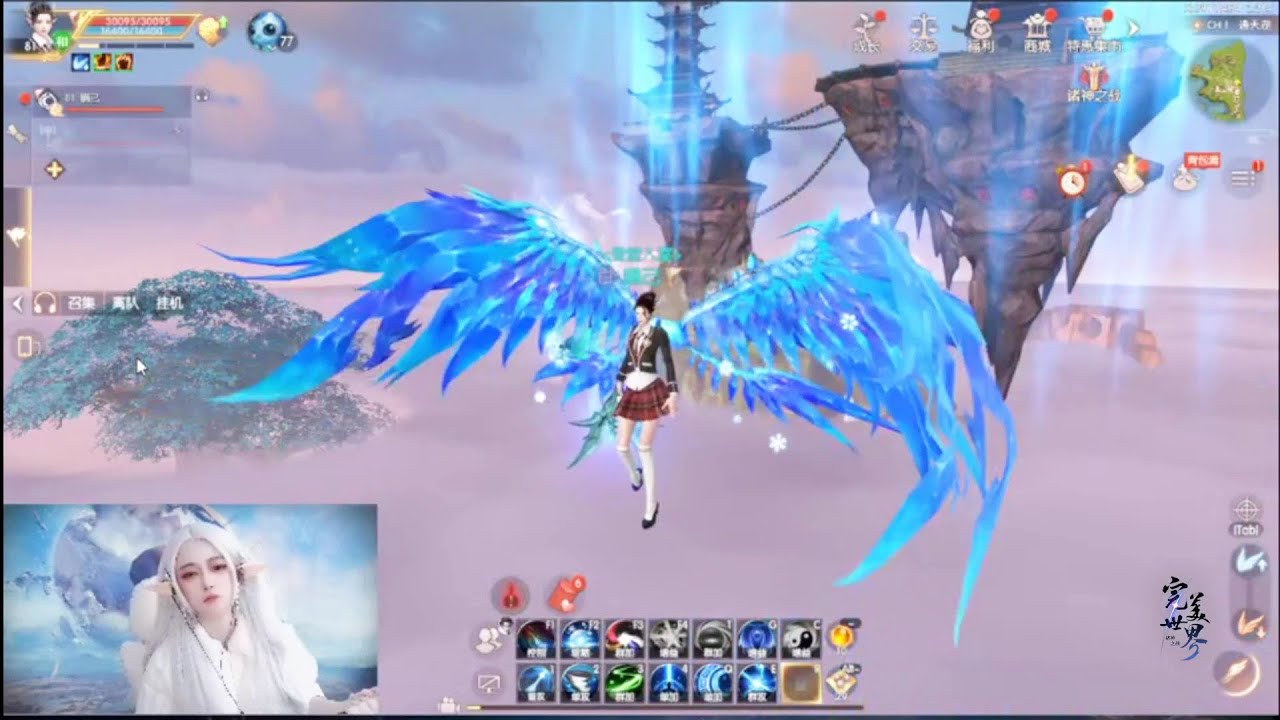Toggle the 挂机 auto-battle button
Image resolution: width=1280 pixels, height=720 pixels.
169,302
